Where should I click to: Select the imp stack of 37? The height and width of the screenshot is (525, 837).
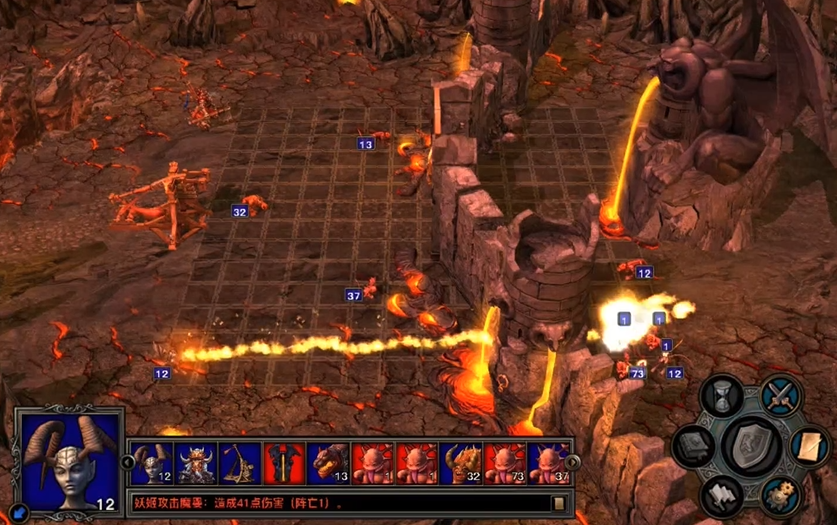point(548,464)
